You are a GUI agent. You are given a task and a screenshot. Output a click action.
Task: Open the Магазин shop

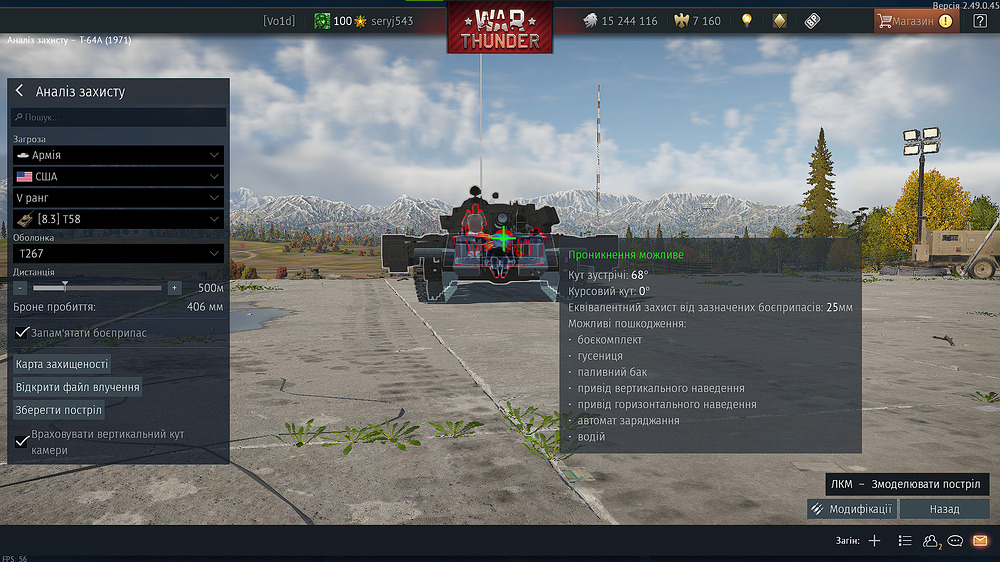point(915,20)
